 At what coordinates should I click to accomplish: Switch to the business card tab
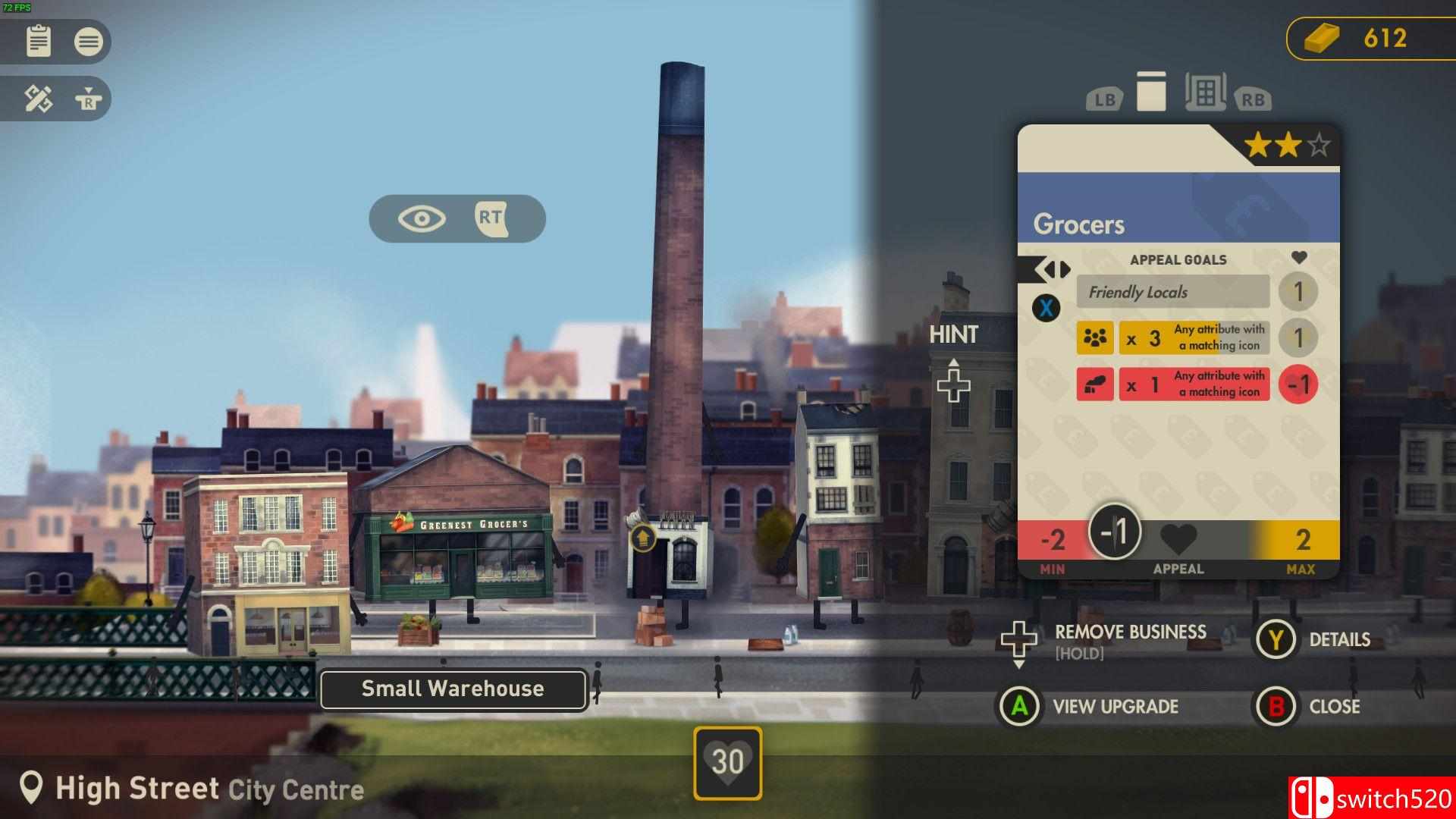[1150, 93]
